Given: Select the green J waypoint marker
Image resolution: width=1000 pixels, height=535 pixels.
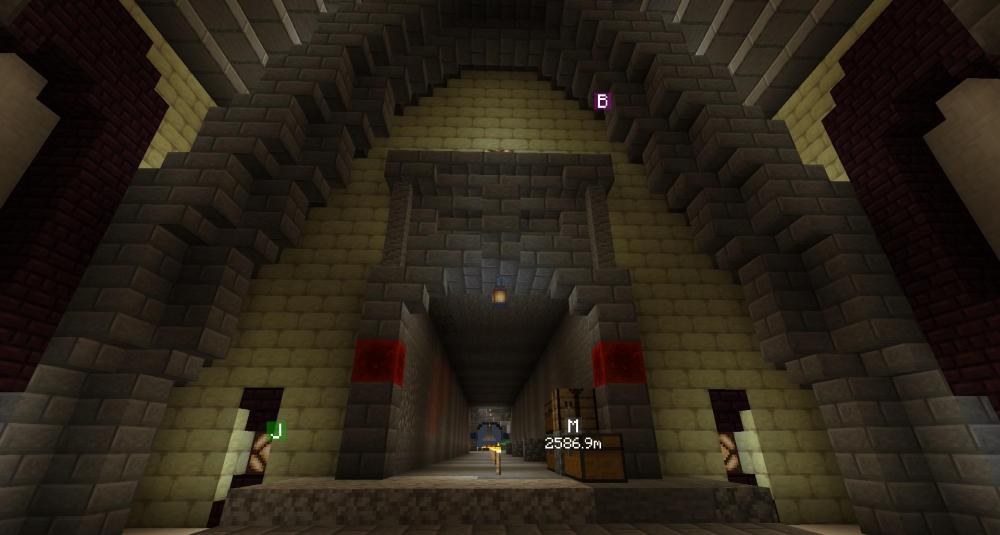Looking at the screenshot, I should tap(277, 430).
